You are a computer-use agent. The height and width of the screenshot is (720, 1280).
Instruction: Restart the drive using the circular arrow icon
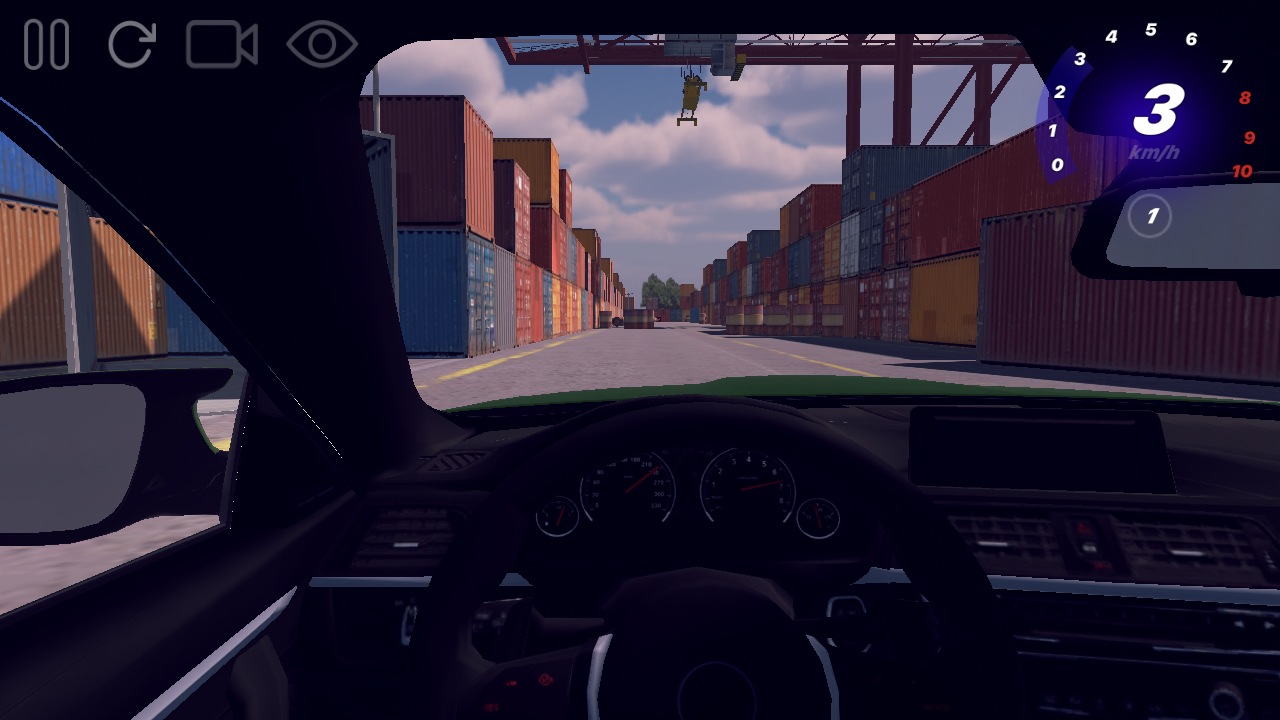tap(132, 41)
